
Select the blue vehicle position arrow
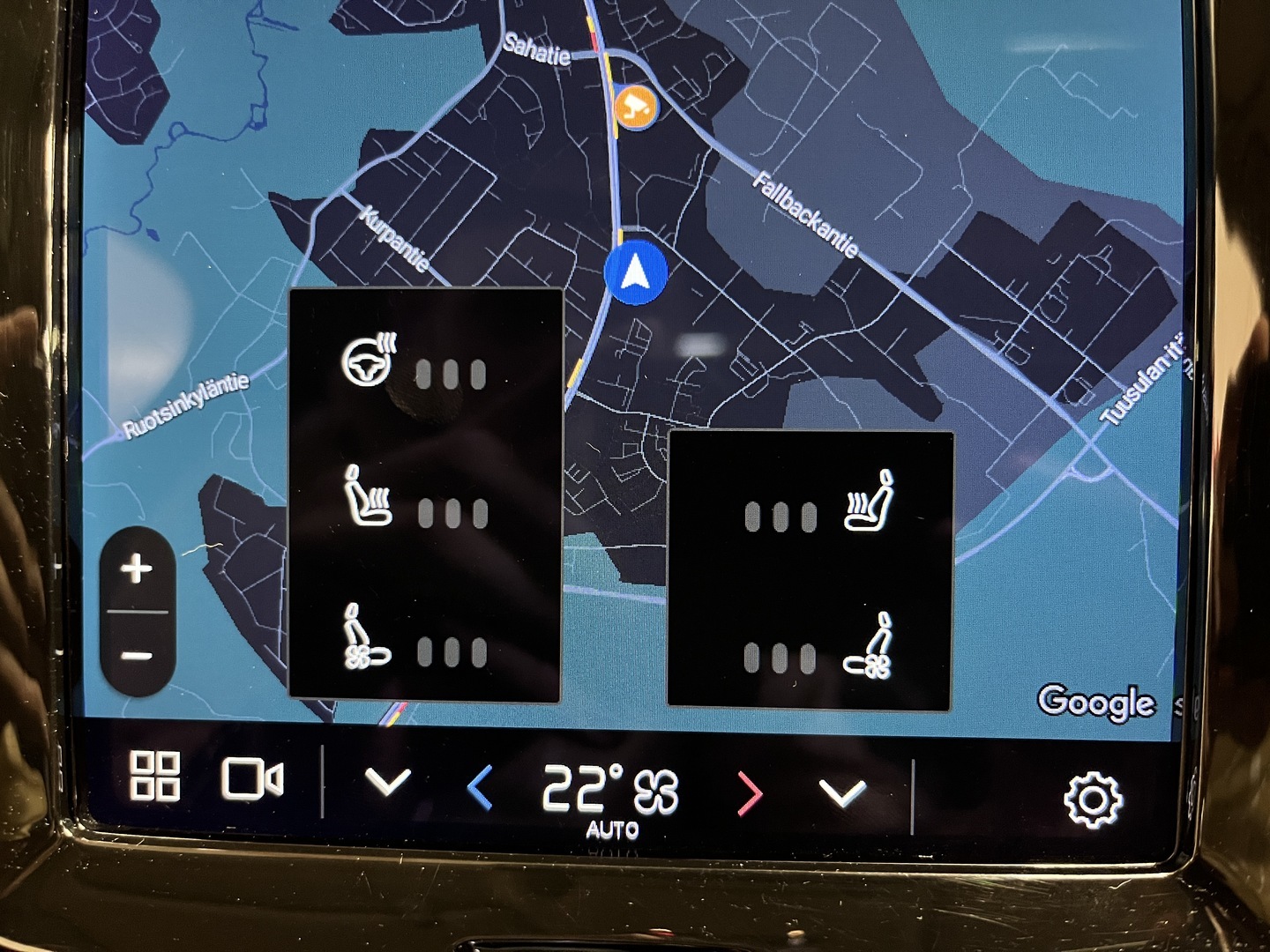point(636,273)
